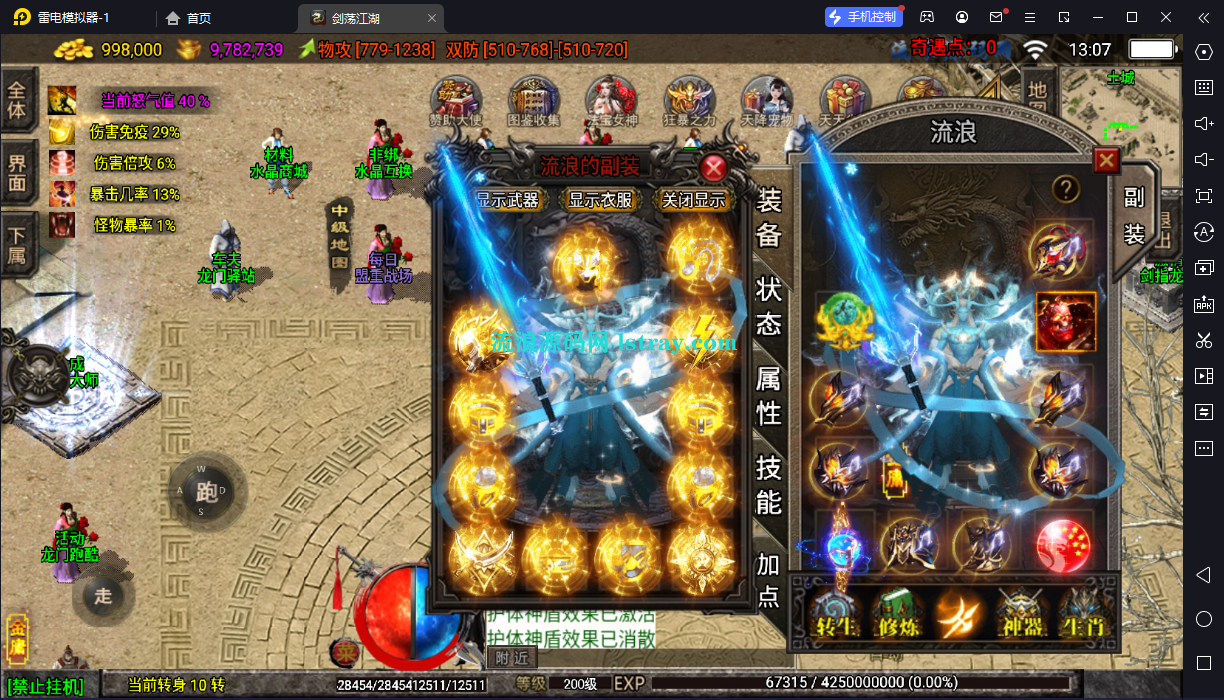Switch to the 副装 side tab
Image resolution: width=1224 pixels, height=700 pixels.
(1133, 215)
